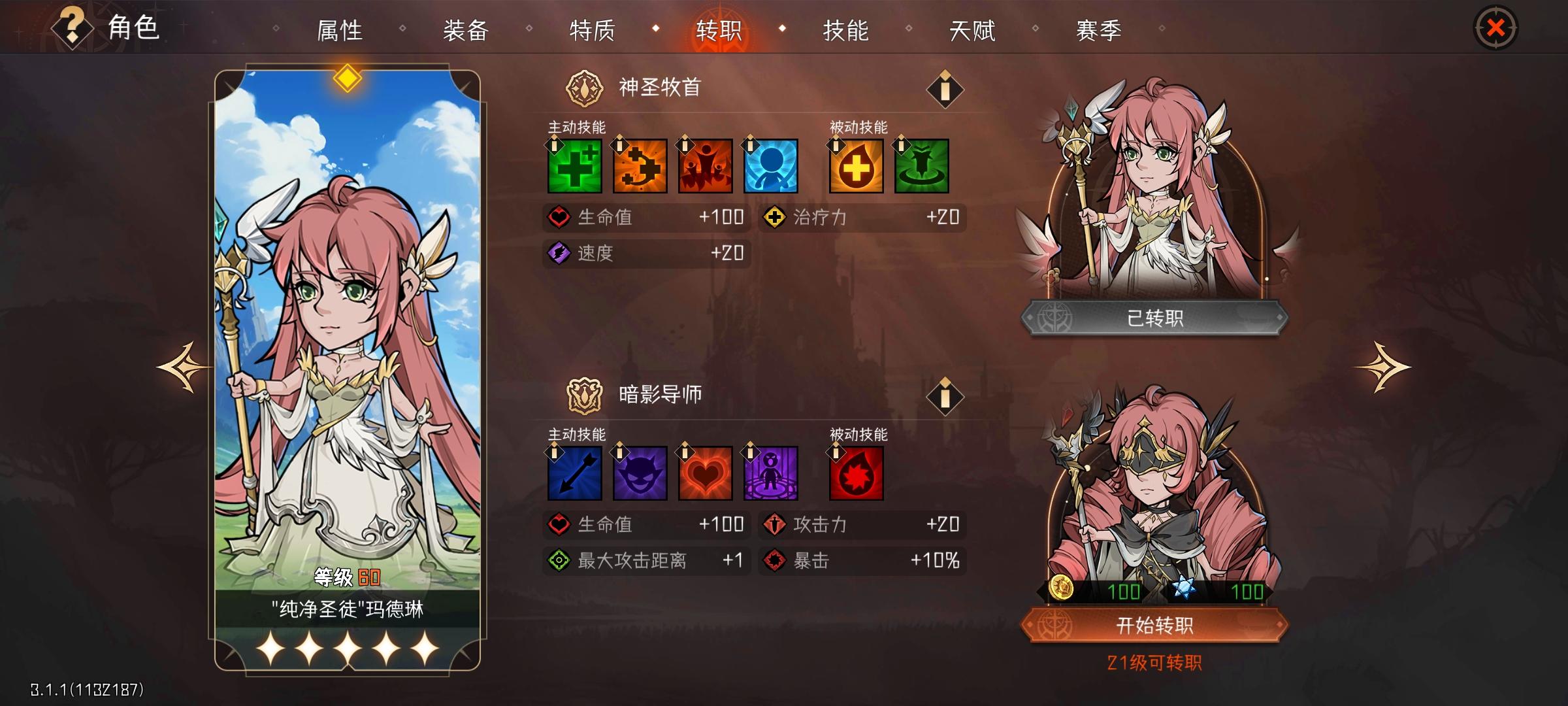This screenshot has width=1568, height=706.
Task: Open the orange crescent active skill icon
Action: [x=638, y=167]
